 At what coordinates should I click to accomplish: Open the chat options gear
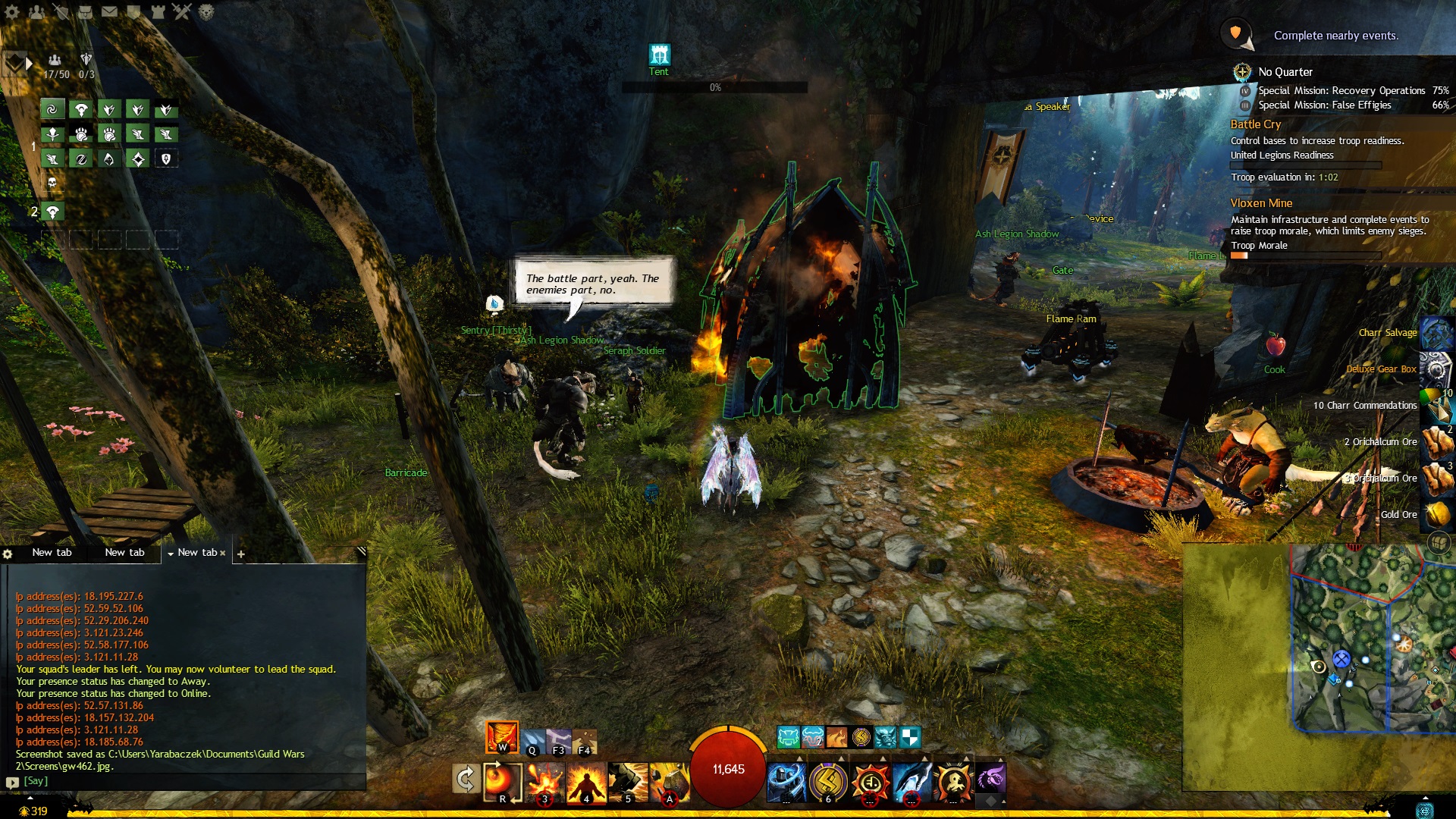pos(8,554)
